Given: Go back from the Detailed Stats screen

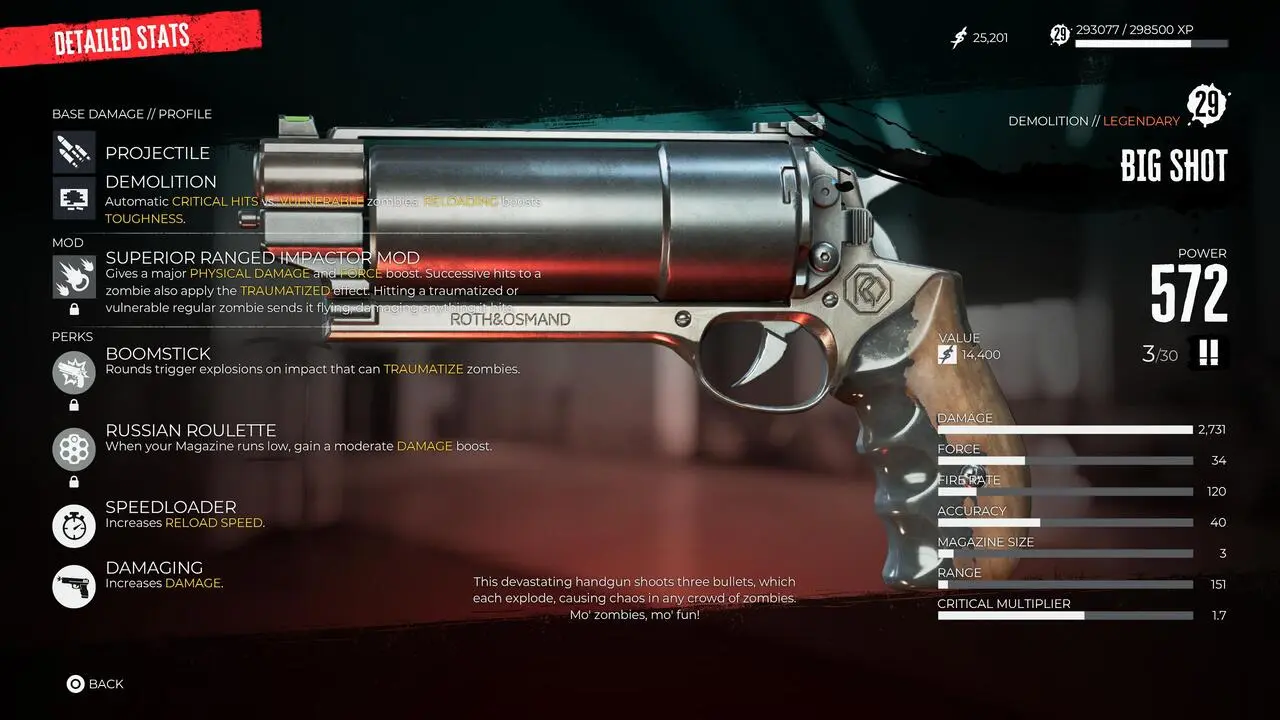Looking at the screenshot, I should [x=95, y=684].
